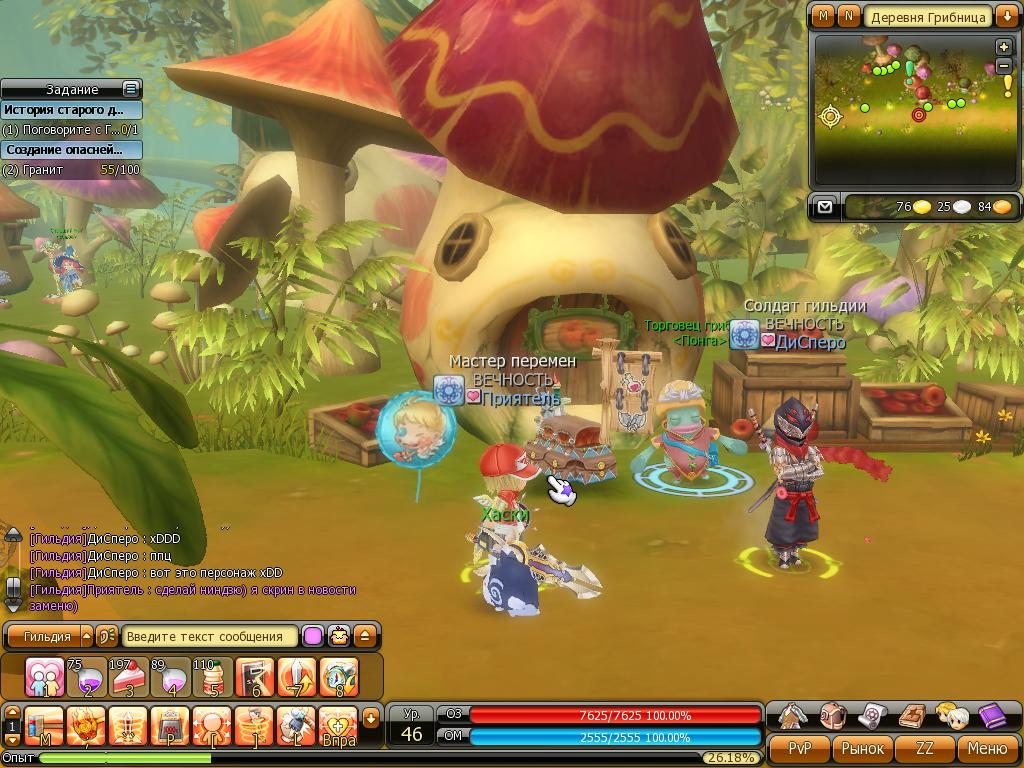Open the chat emoticon face button
The height and width of the screenshot is (768, 1024).
pos(340,636)
